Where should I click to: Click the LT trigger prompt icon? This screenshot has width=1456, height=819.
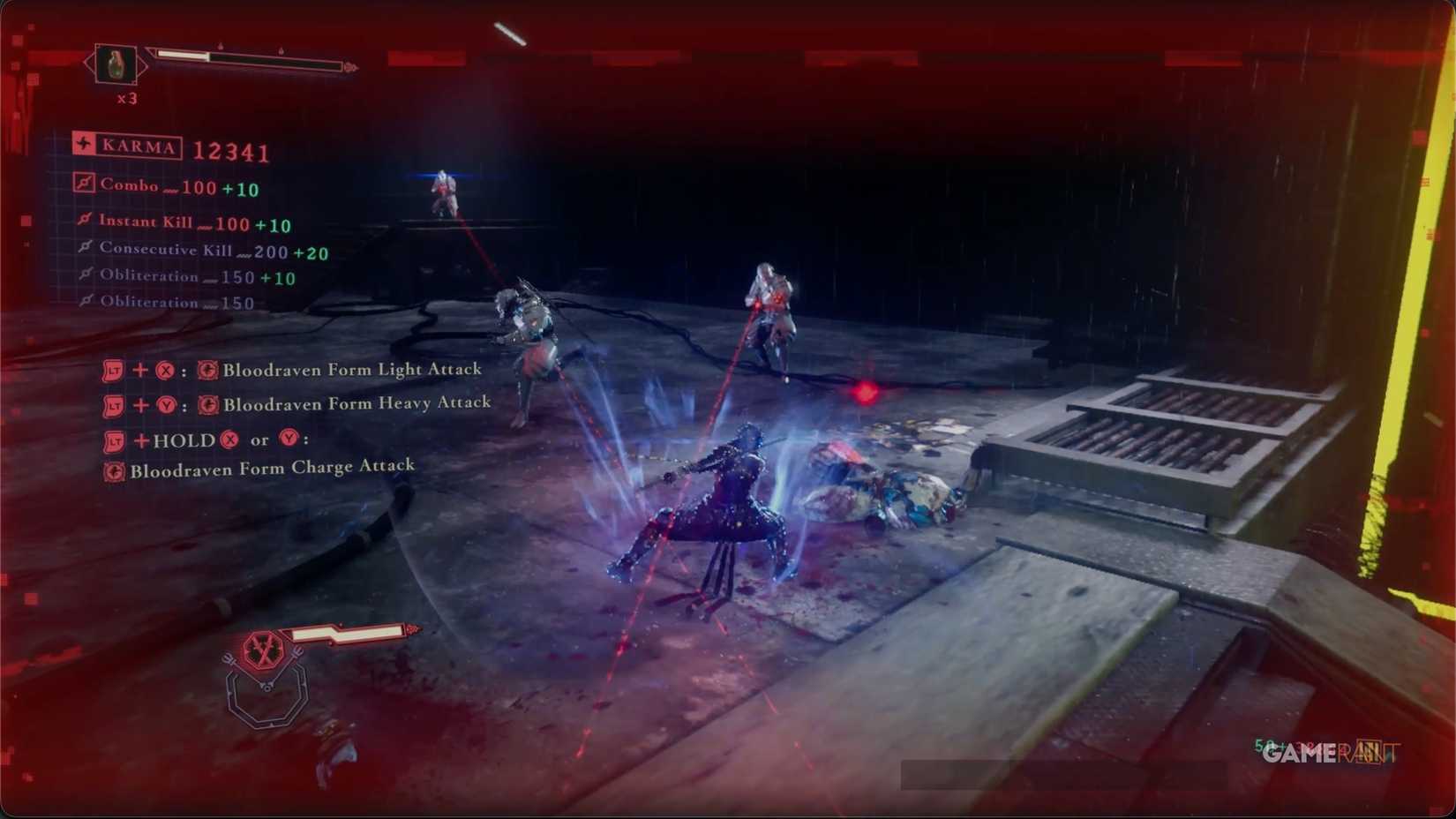tap(113, 371)
